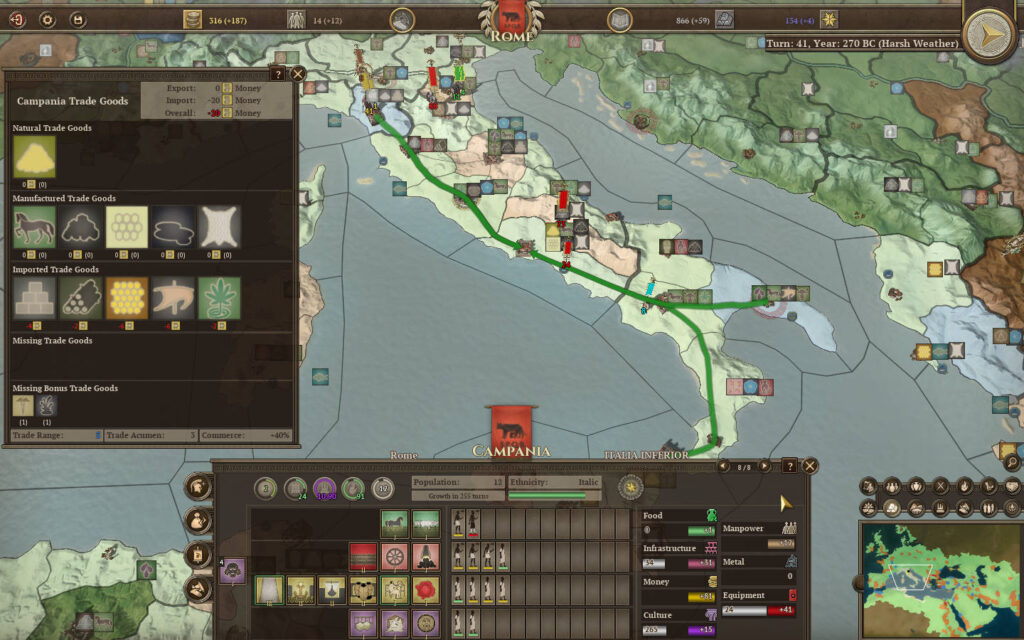Select the horse manufactured trade good

tap(34, 227)
